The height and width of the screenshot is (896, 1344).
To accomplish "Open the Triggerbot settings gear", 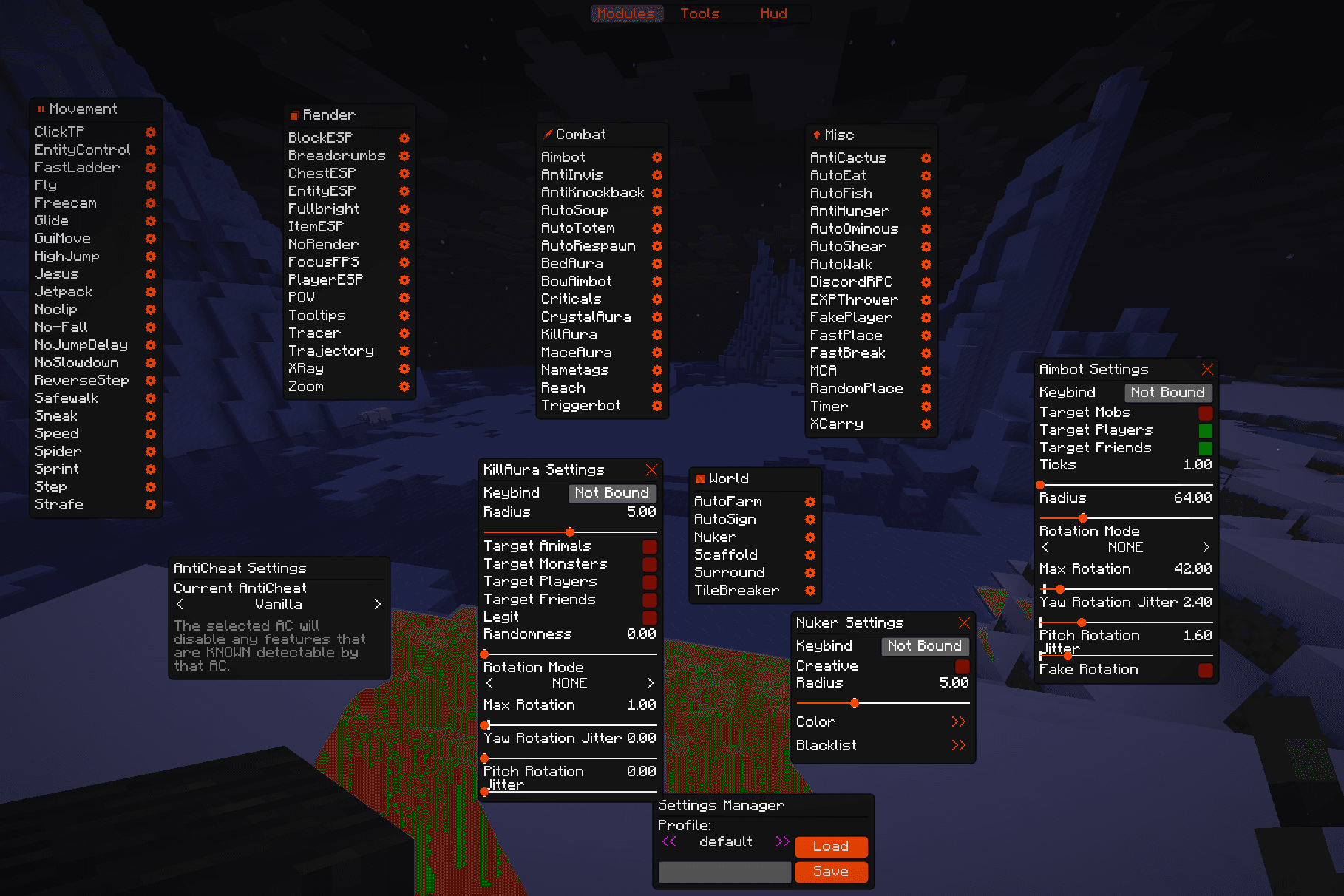I will 657,406.
